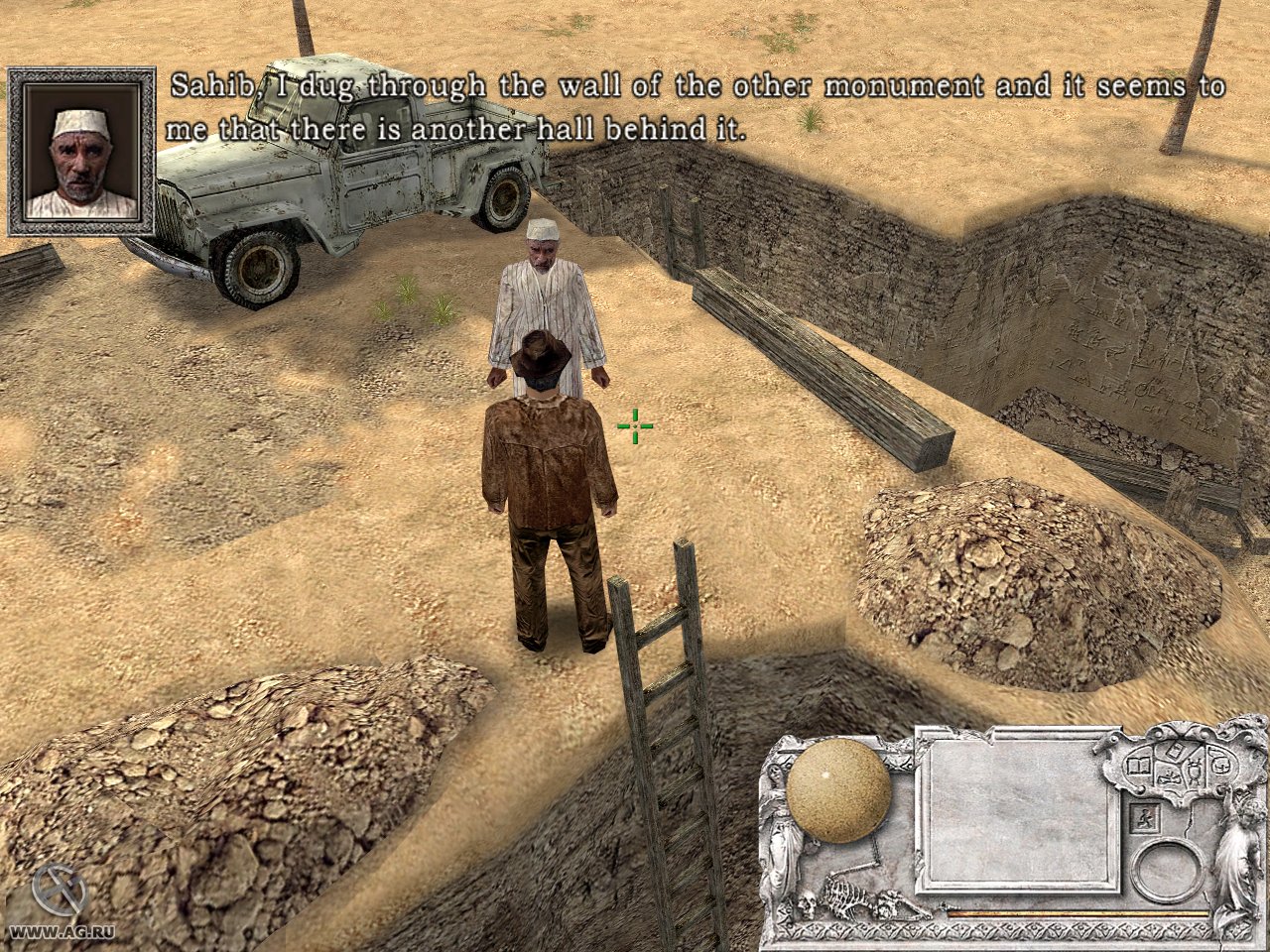Open the journal via the book icon
This screenshot has height=952, width=1270.
click(x=1138, y=766)
